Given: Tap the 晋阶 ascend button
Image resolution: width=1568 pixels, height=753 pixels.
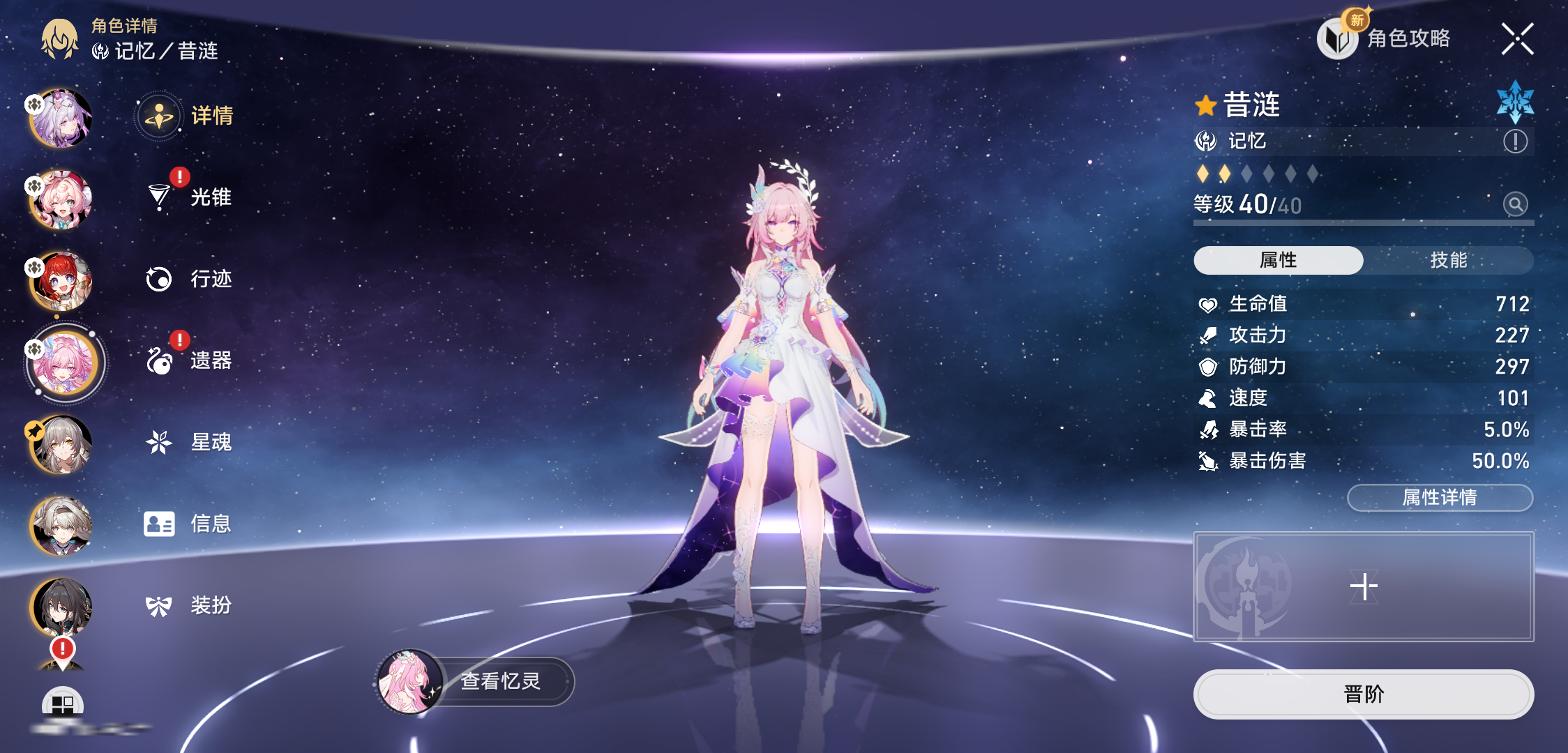Looking at the screenshot, I should 1364,694.
